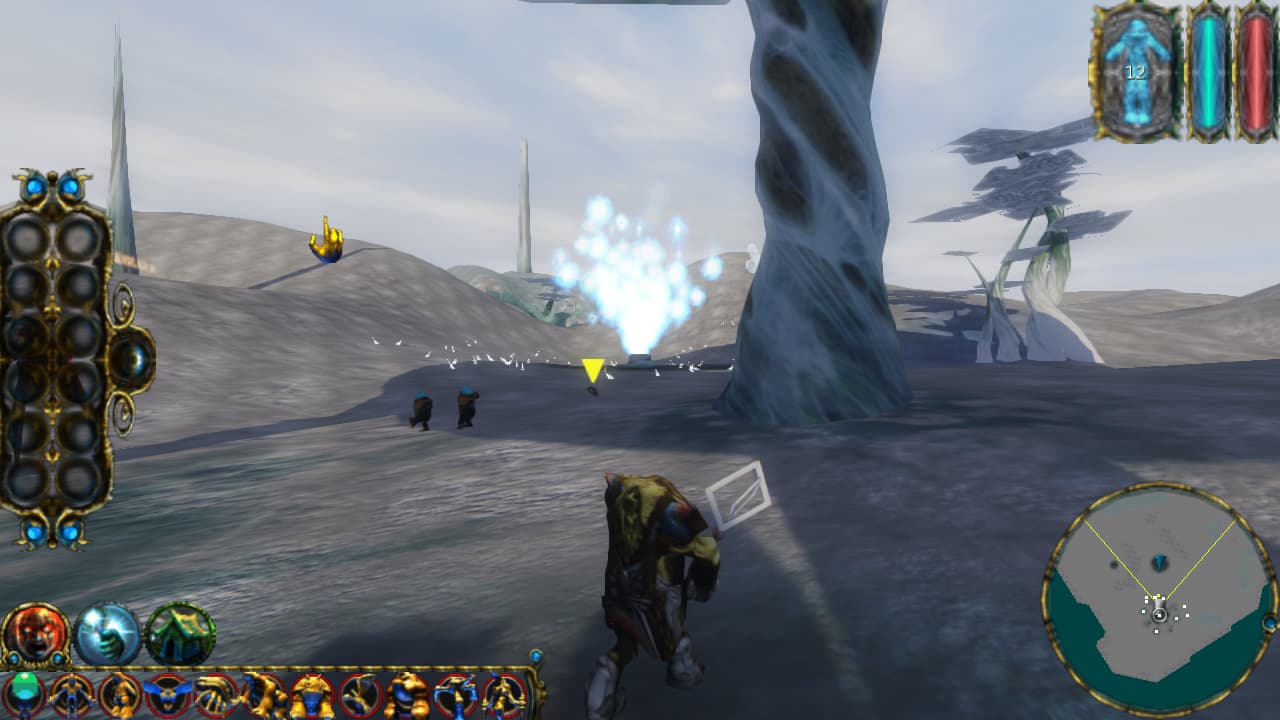Click the blue gem on the spell bar

(x=535, y=657)
